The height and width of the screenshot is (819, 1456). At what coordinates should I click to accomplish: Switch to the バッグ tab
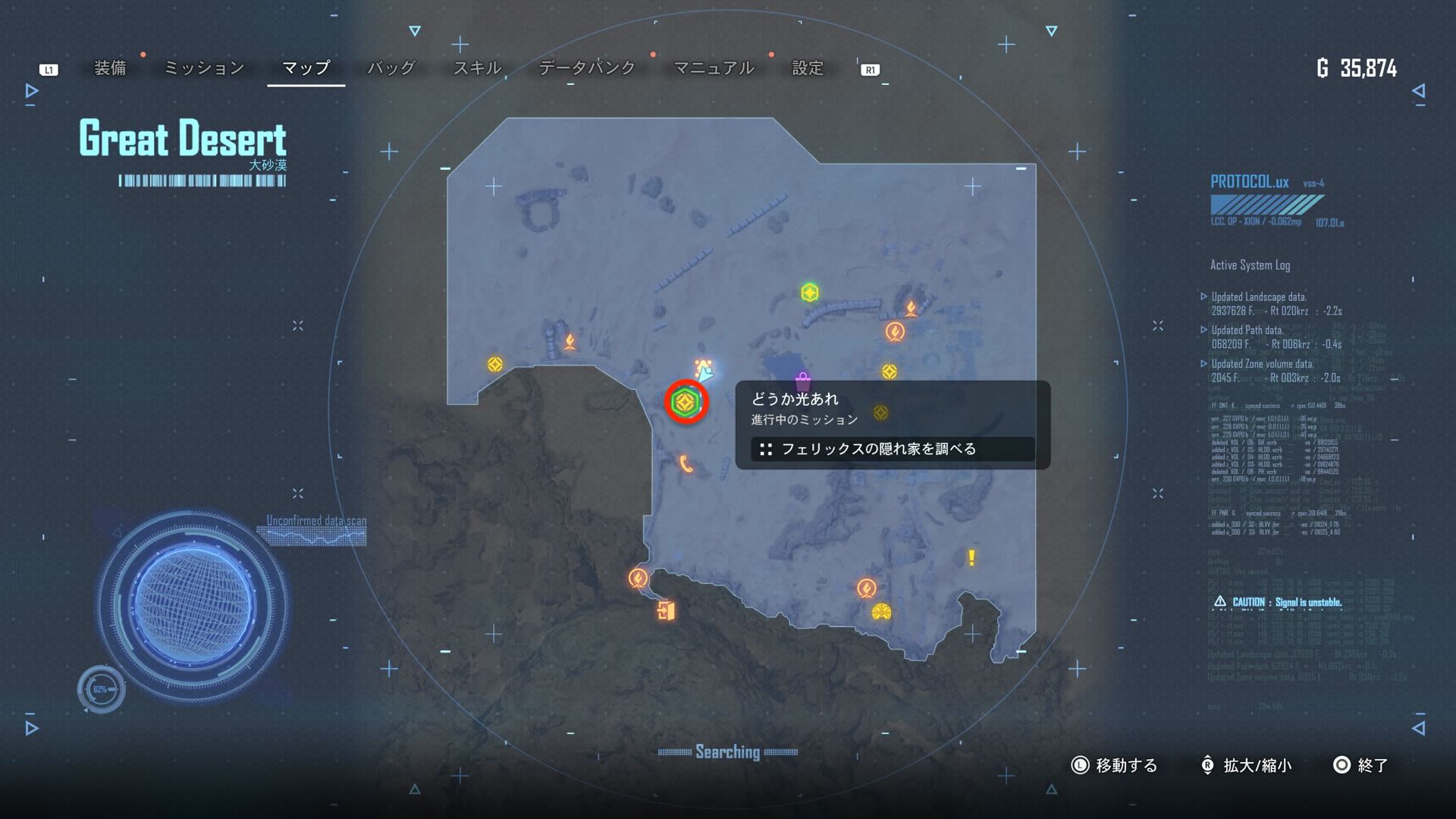[x=391, y=68]
